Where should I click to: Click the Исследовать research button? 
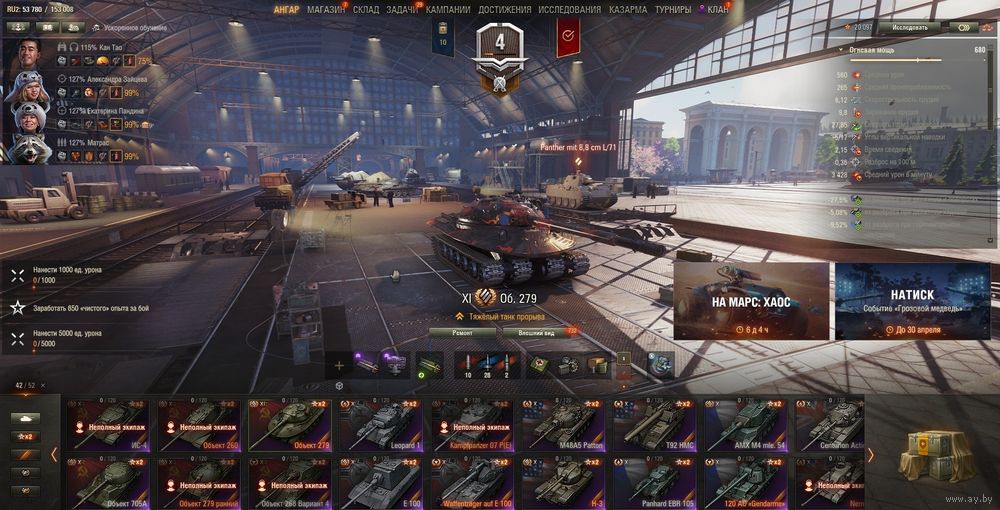pos(910,27)
